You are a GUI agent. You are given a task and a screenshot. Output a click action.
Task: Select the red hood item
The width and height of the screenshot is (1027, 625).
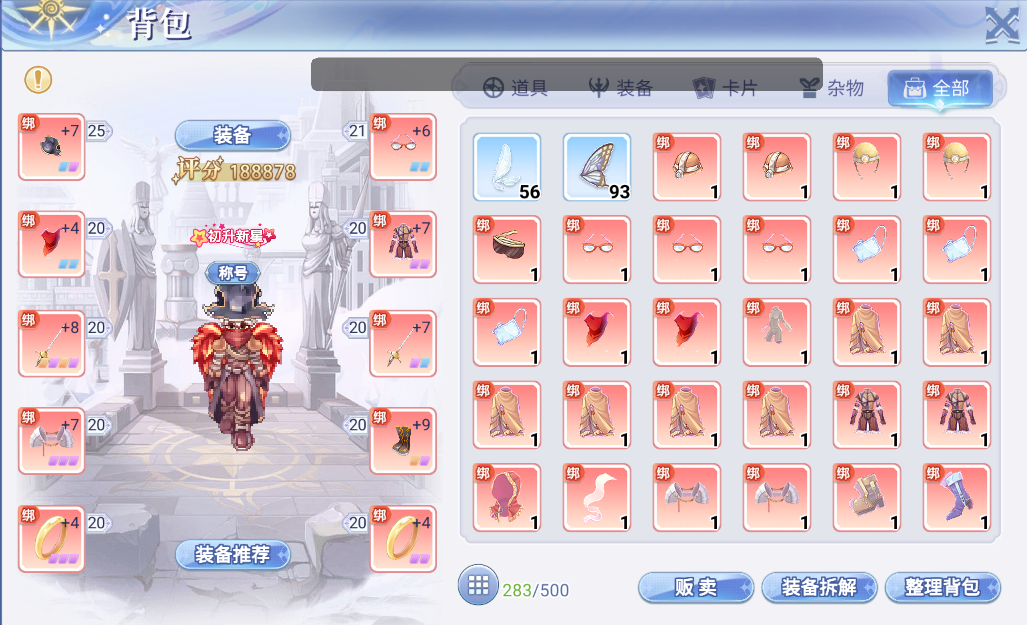(507, 497)
